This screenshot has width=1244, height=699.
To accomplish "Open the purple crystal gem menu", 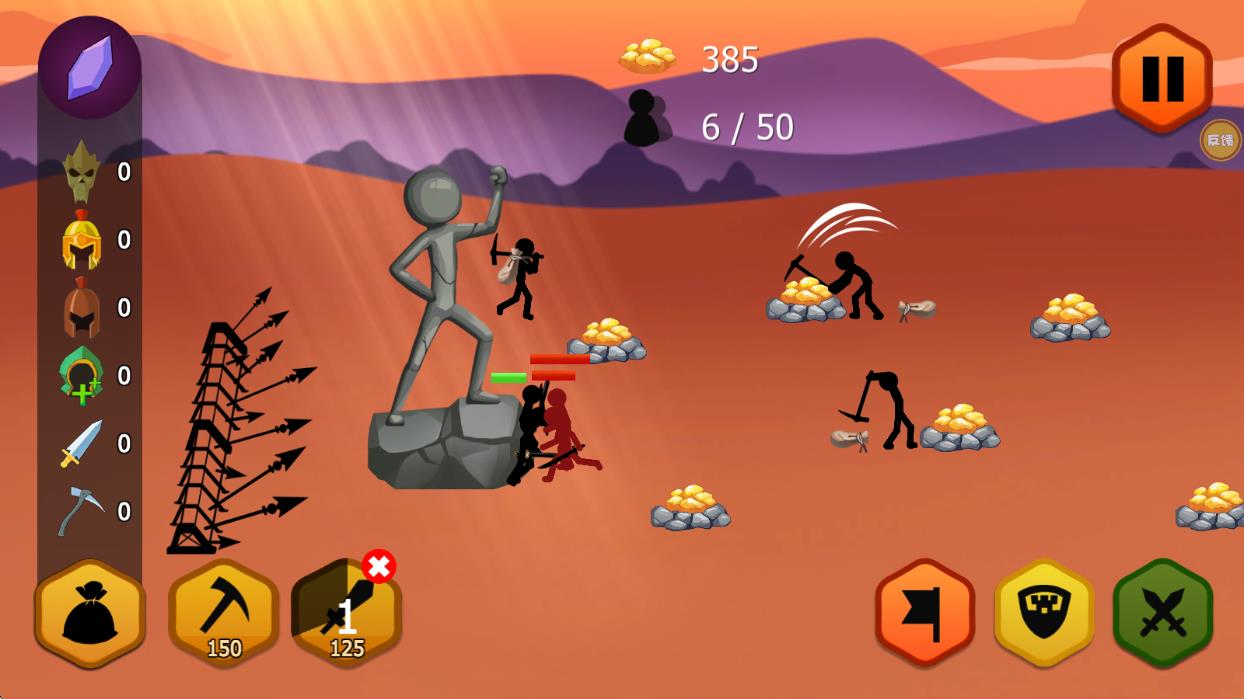I will (x=90, y=67).
